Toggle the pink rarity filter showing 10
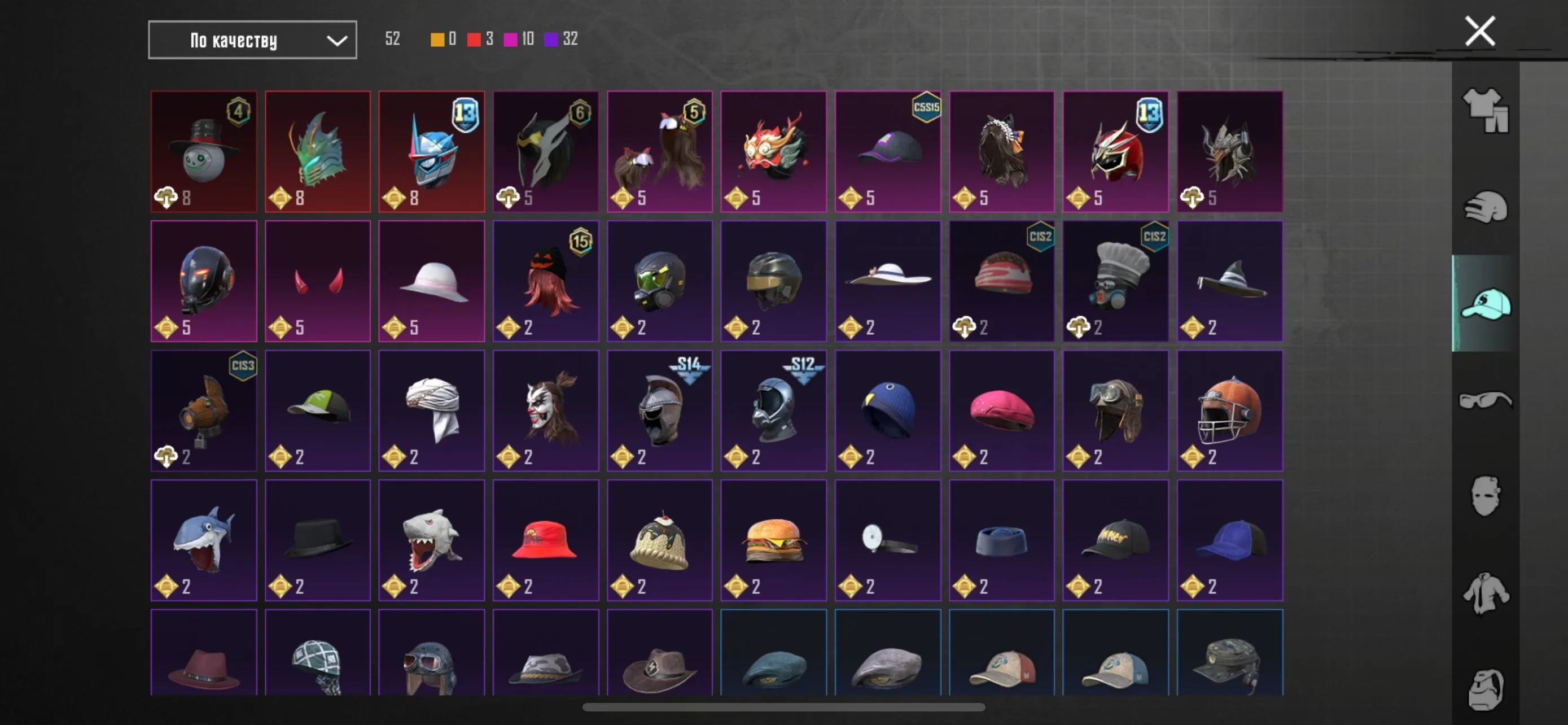Viewport: 1568px width, 725px height. (x=518, y=39)
